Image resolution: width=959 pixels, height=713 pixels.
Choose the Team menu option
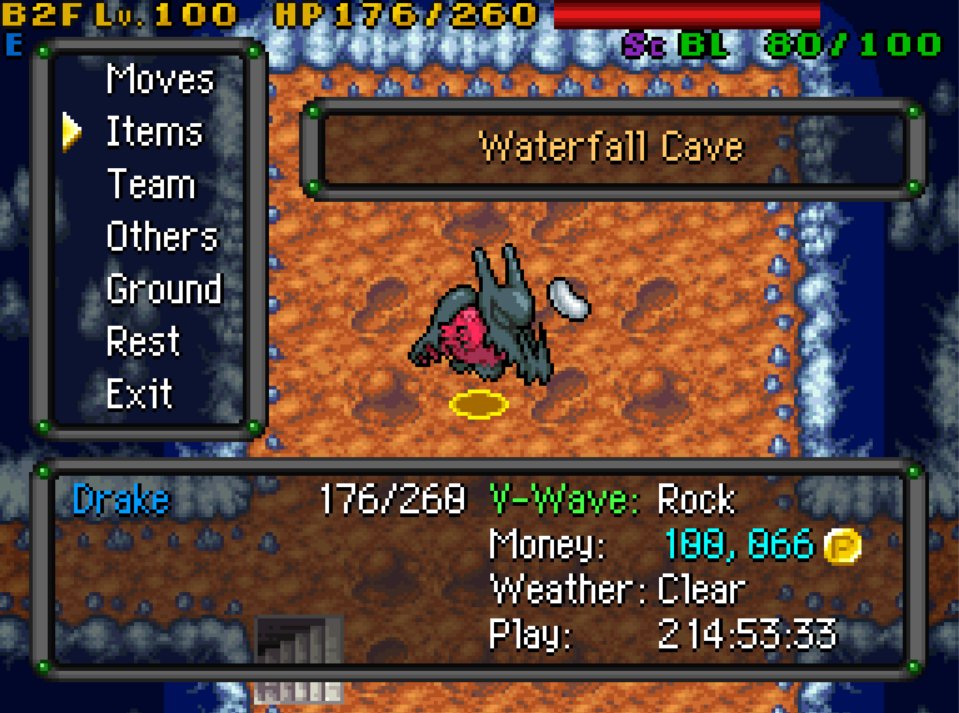tap(150, 185)
